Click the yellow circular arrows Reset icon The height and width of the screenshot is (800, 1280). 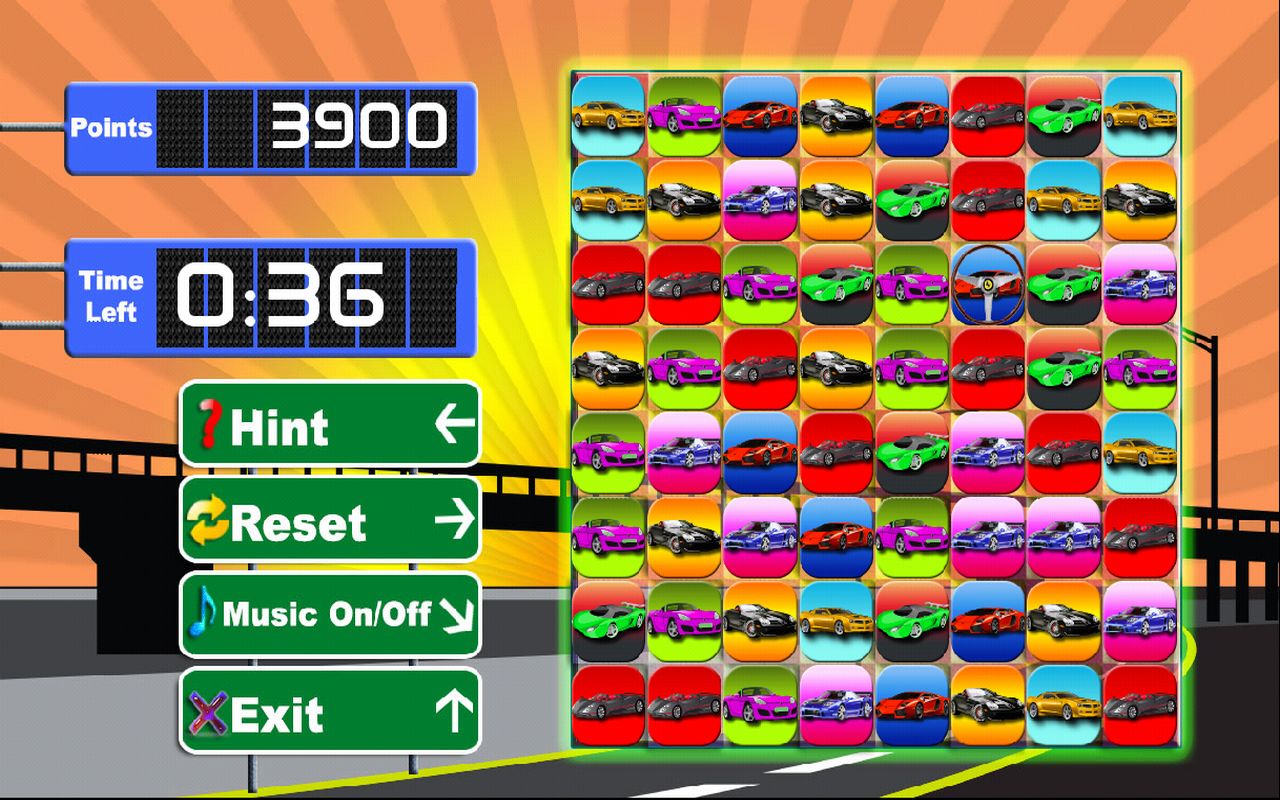(209, 521)
